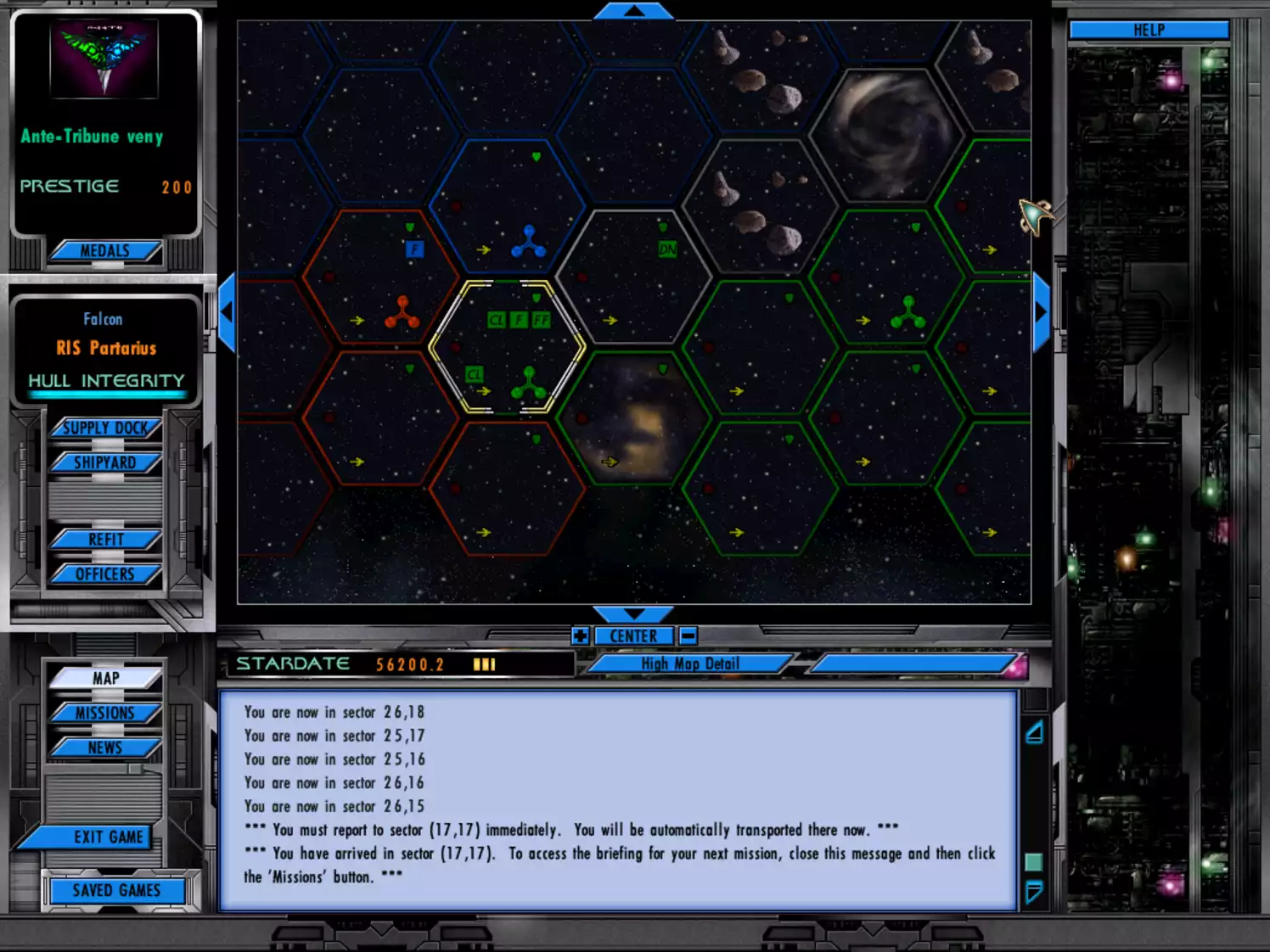The width and height of the screenshot is (1270, 952).
Task: Click the ship emblem thumbnail above Ante-Tribune veny
Action: (x=104, y=58)
